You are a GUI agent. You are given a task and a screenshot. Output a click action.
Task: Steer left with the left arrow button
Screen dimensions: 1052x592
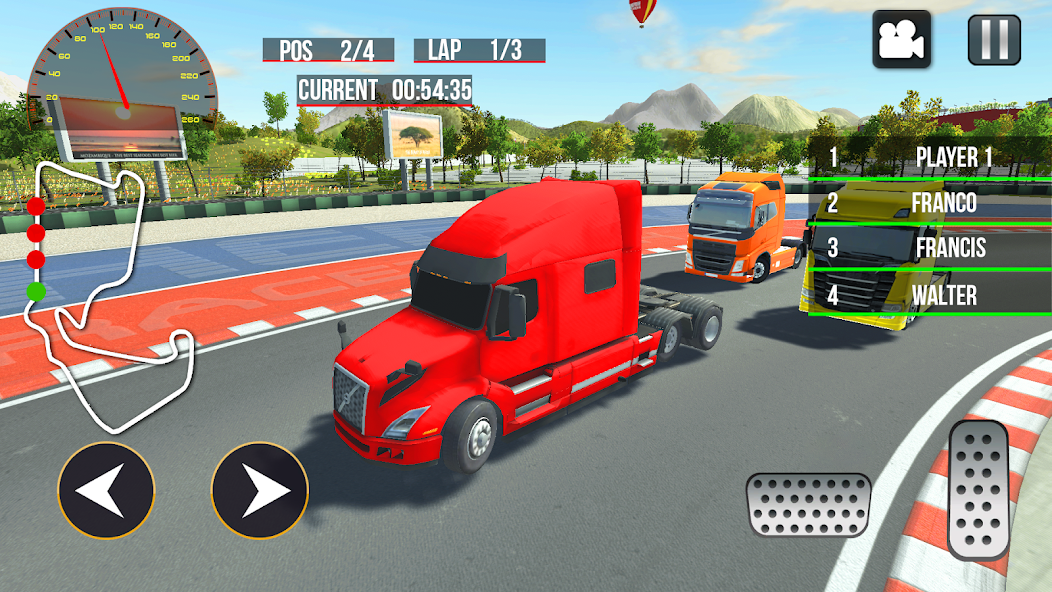click(106, 491)
